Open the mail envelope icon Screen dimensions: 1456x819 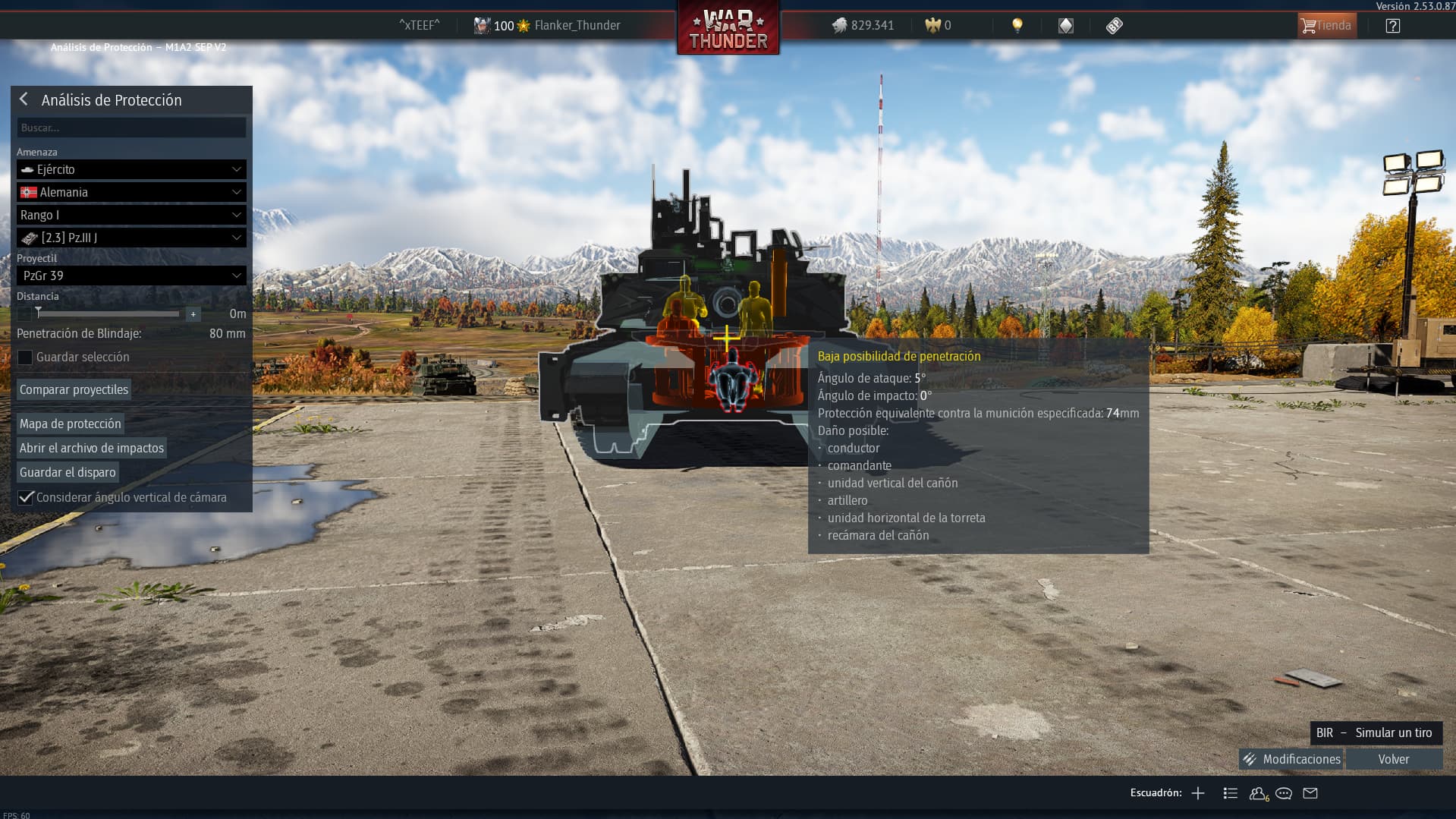[x=1310, y=793]
